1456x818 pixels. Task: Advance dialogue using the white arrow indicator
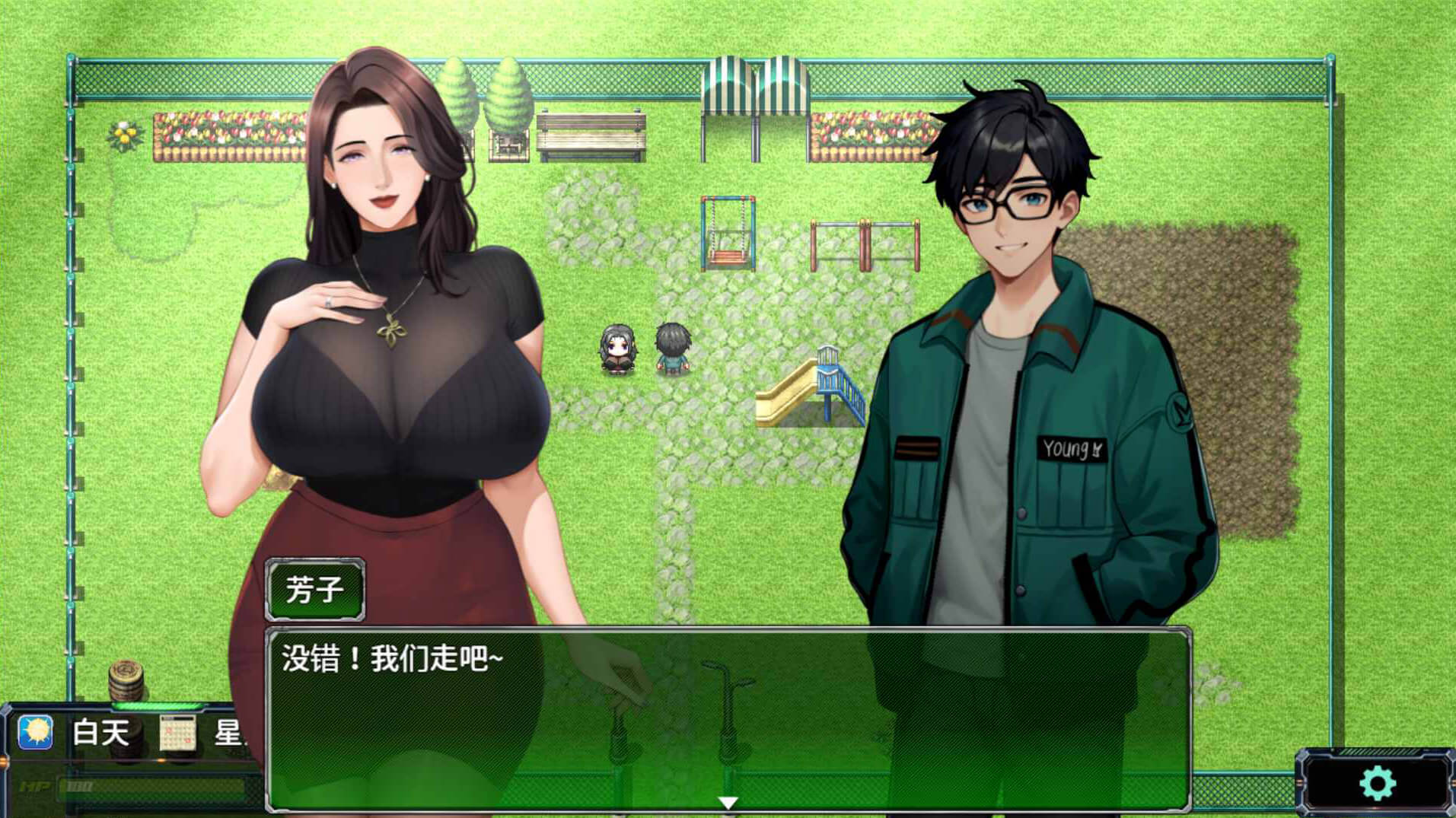click(x=728, y=802)
